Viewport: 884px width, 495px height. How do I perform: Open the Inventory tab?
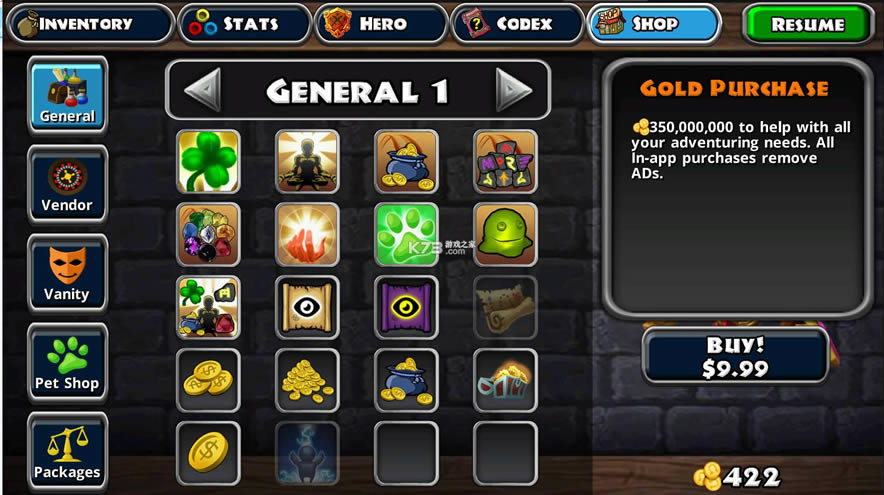pos(89,23)
